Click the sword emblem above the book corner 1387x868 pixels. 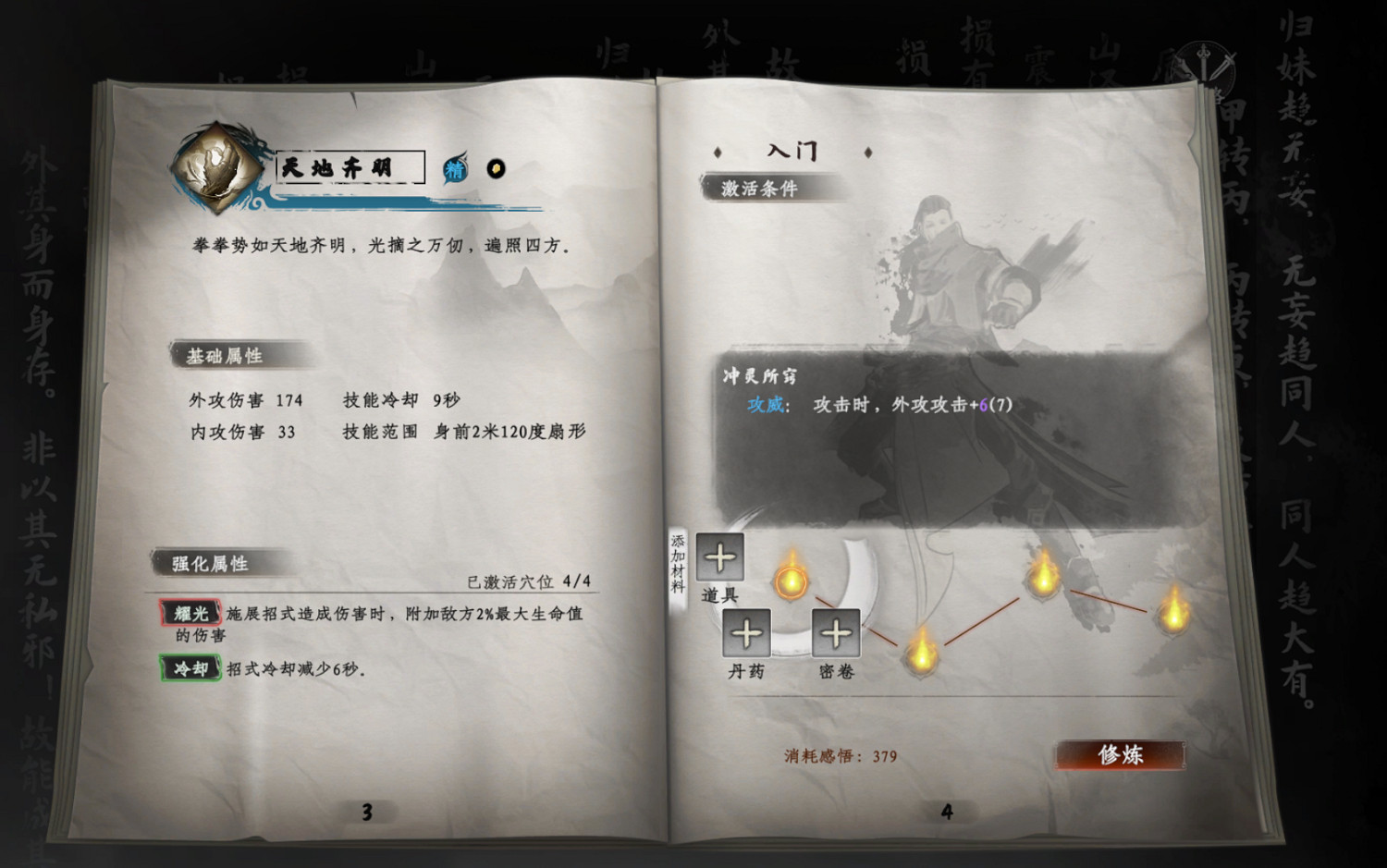click(x=1202, y=57)
